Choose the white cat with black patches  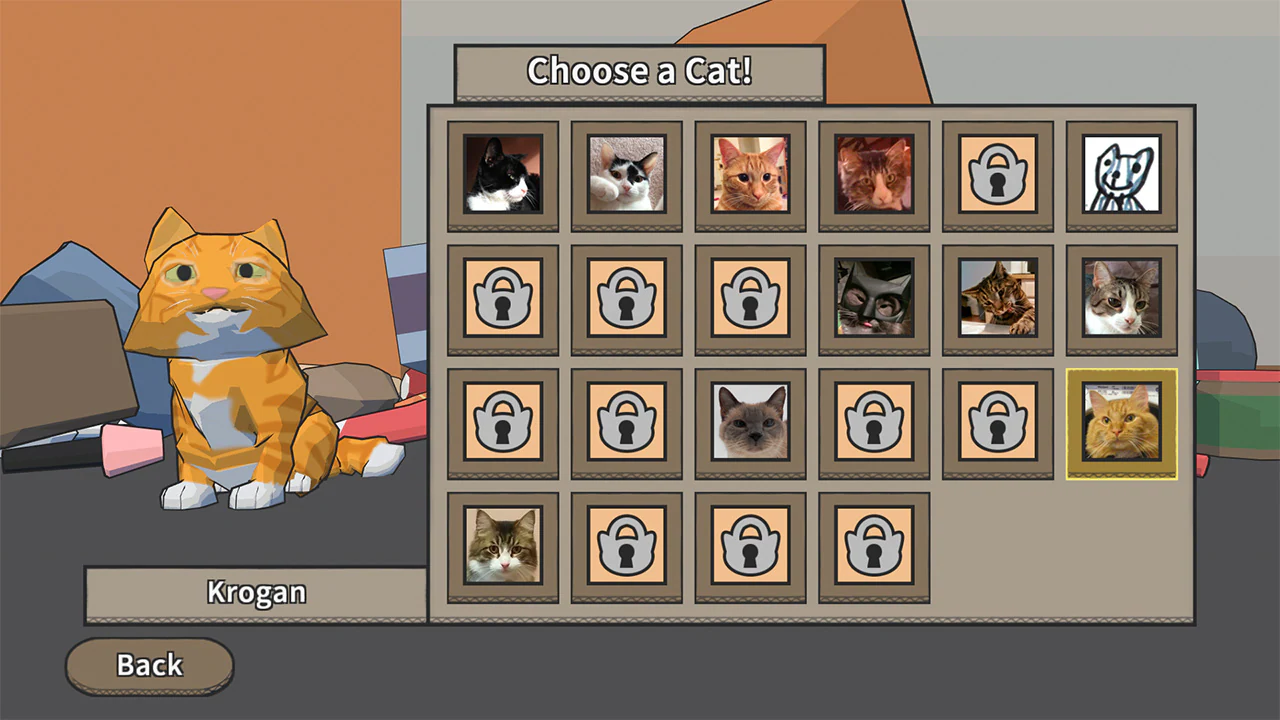click(x=626, y=176)
